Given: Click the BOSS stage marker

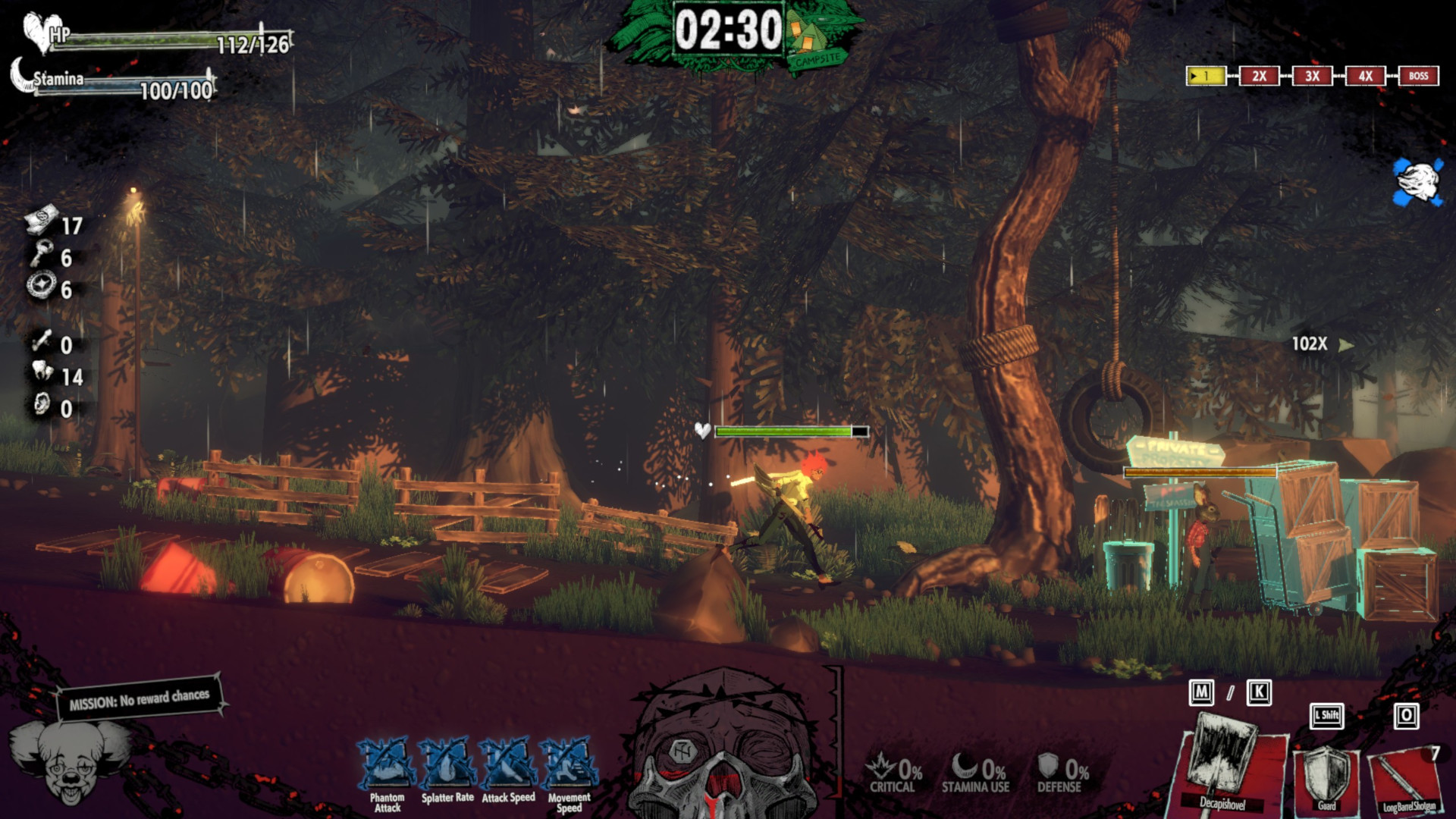Looking at the screenshot, I should 1418,76.
